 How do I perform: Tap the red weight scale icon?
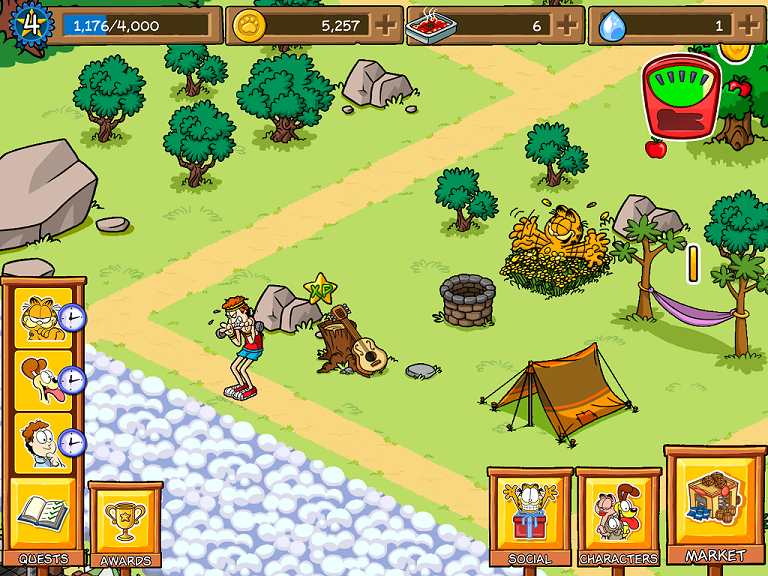coord(681,94)
